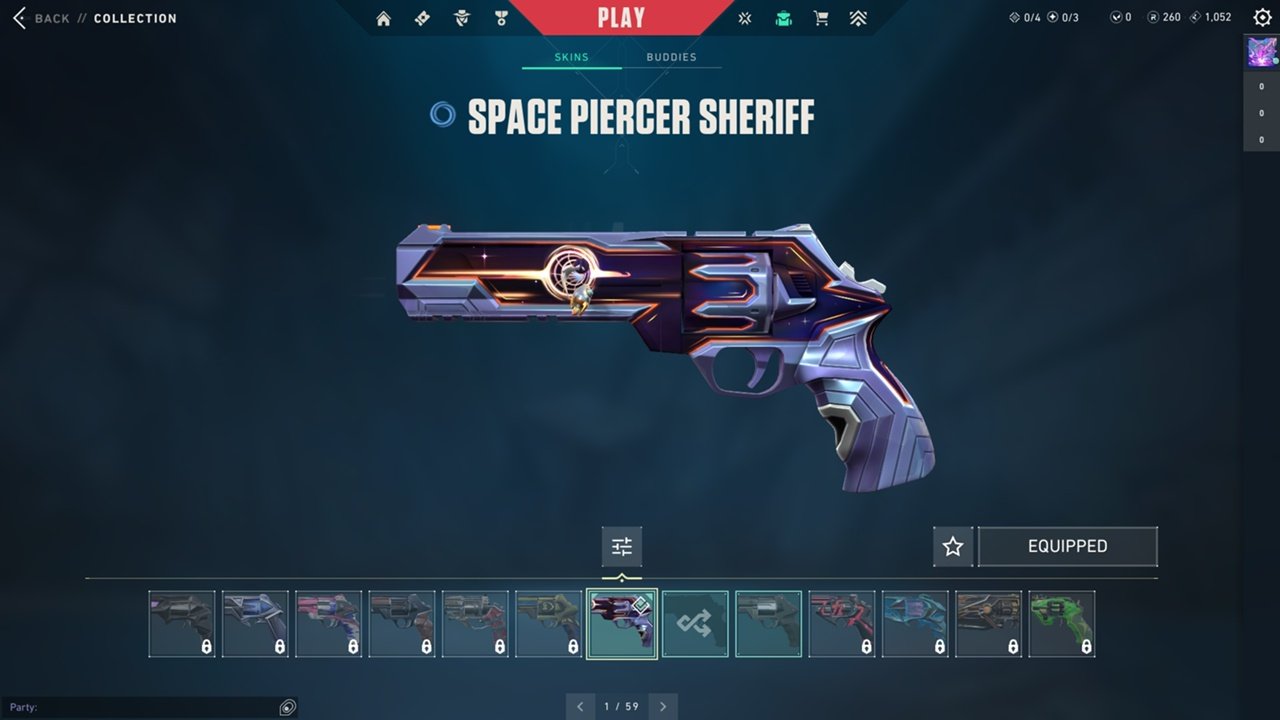Select the random shuffle skin tile
This screenshot has width=1280, height=720.
pyautogui.click(x=695, y=624)
